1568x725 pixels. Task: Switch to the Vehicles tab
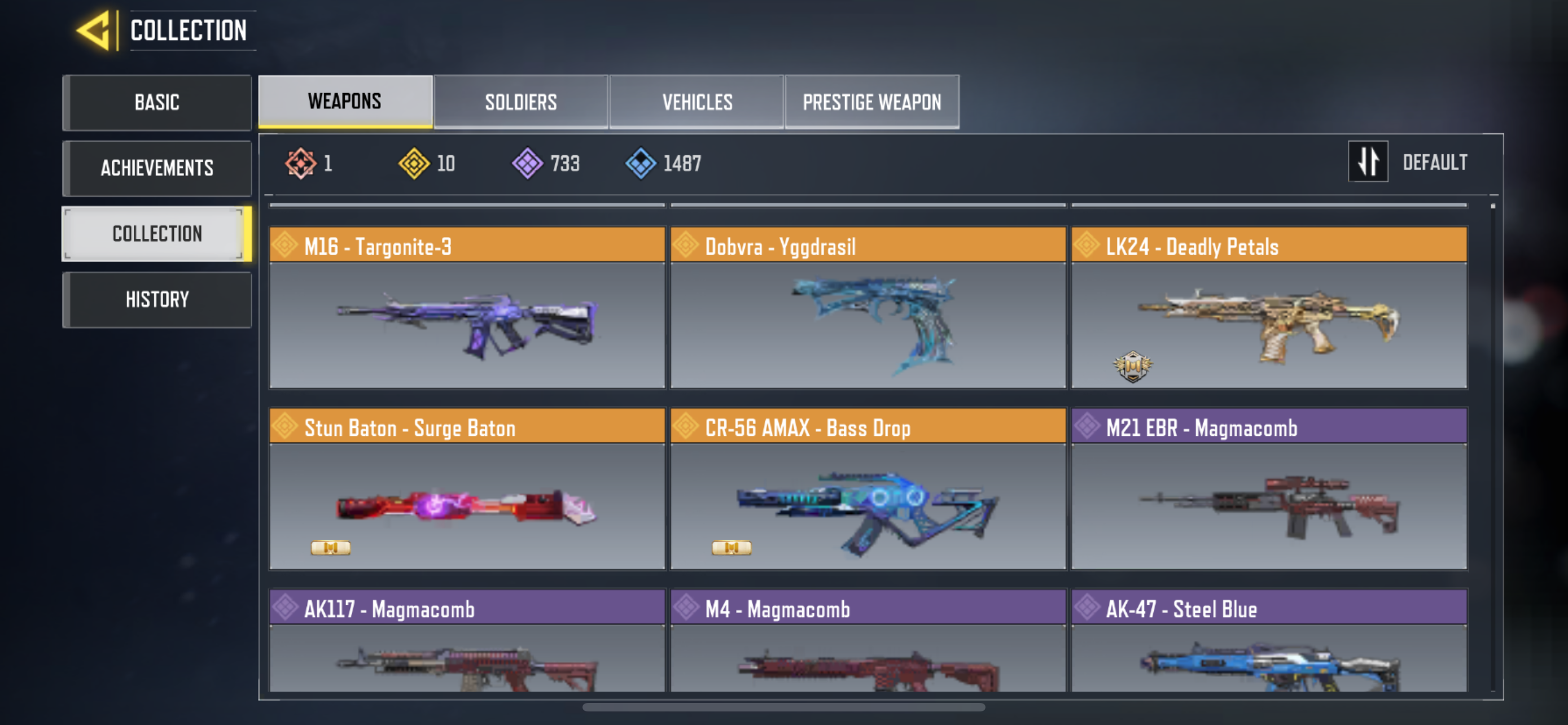[698, 102]
